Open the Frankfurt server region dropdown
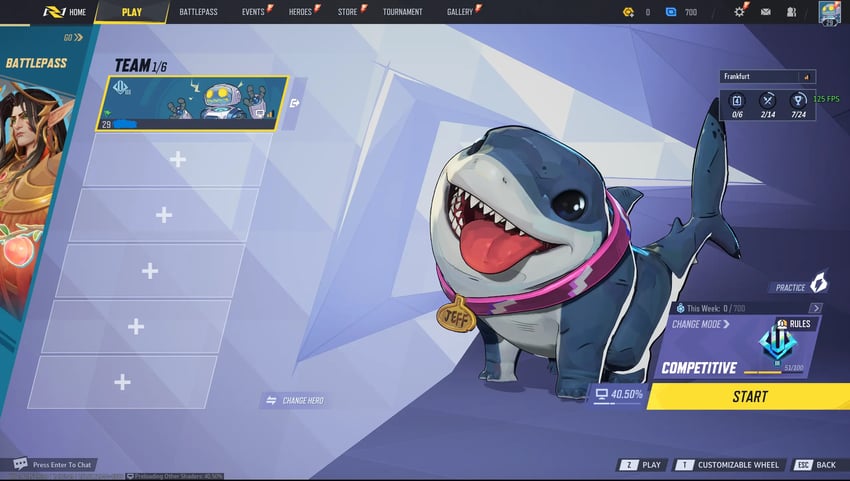The image size is (850, 481). coord(767,76)
